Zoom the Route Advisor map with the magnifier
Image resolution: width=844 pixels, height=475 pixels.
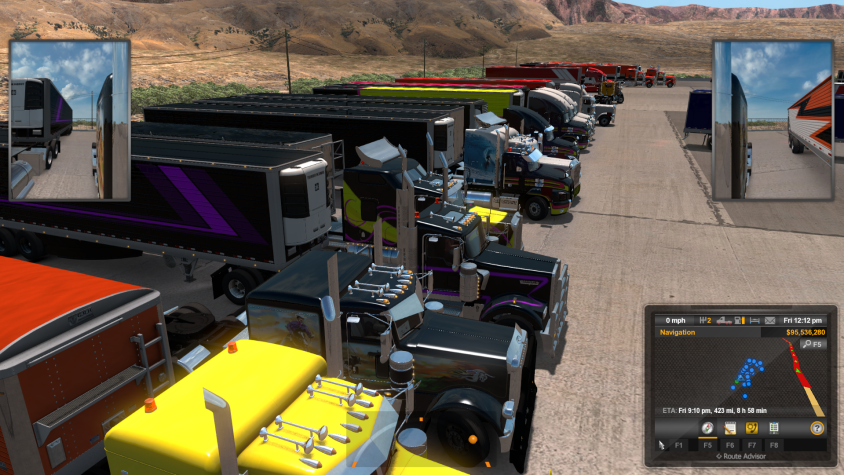[806, 344]
